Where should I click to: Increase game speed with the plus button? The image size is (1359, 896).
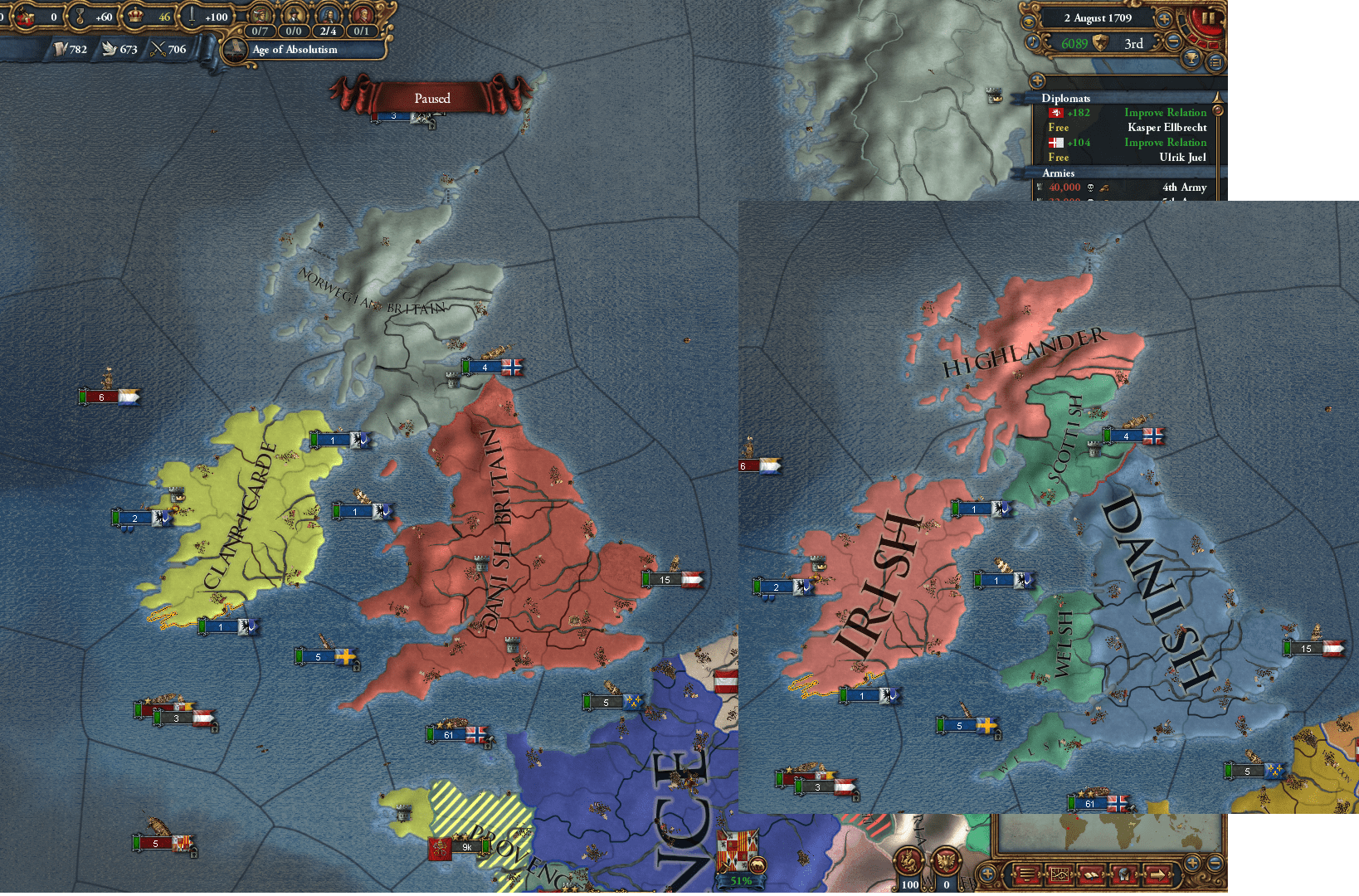tap(1164, 19)
